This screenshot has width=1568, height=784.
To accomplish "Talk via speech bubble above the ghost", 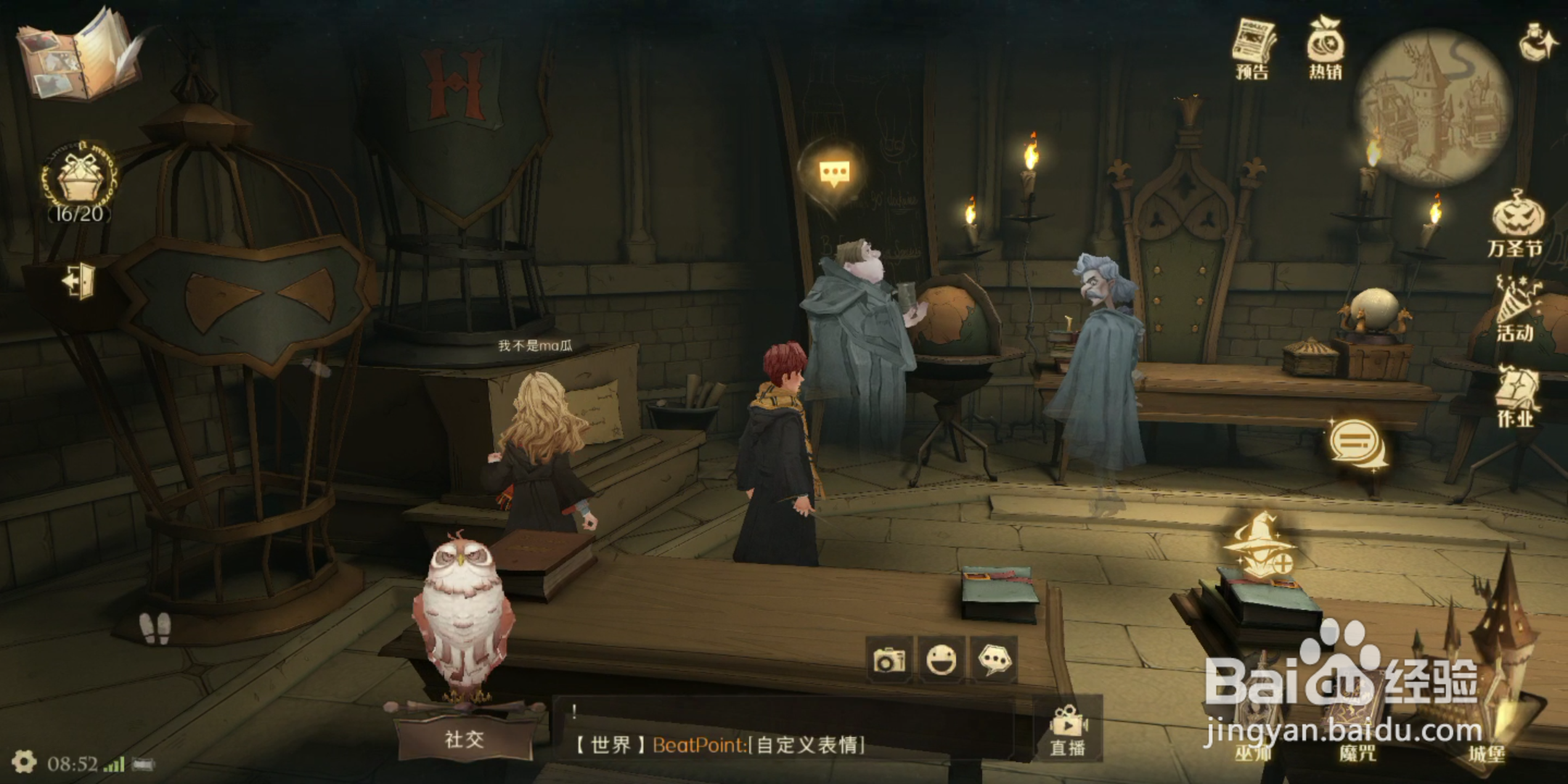I will pos(834,173).
